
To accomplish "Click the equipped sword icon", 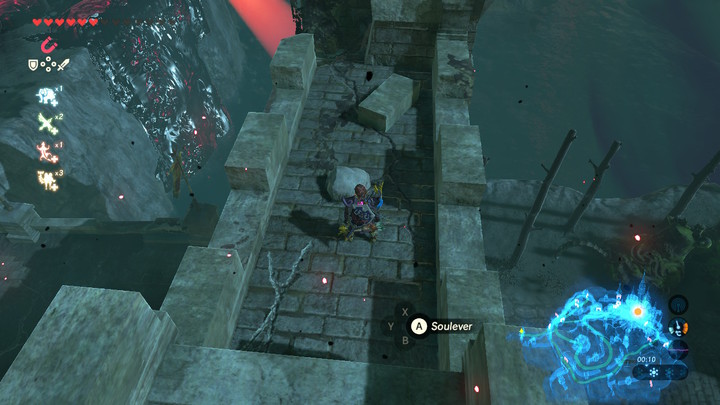I will click(x=62, y=65).
